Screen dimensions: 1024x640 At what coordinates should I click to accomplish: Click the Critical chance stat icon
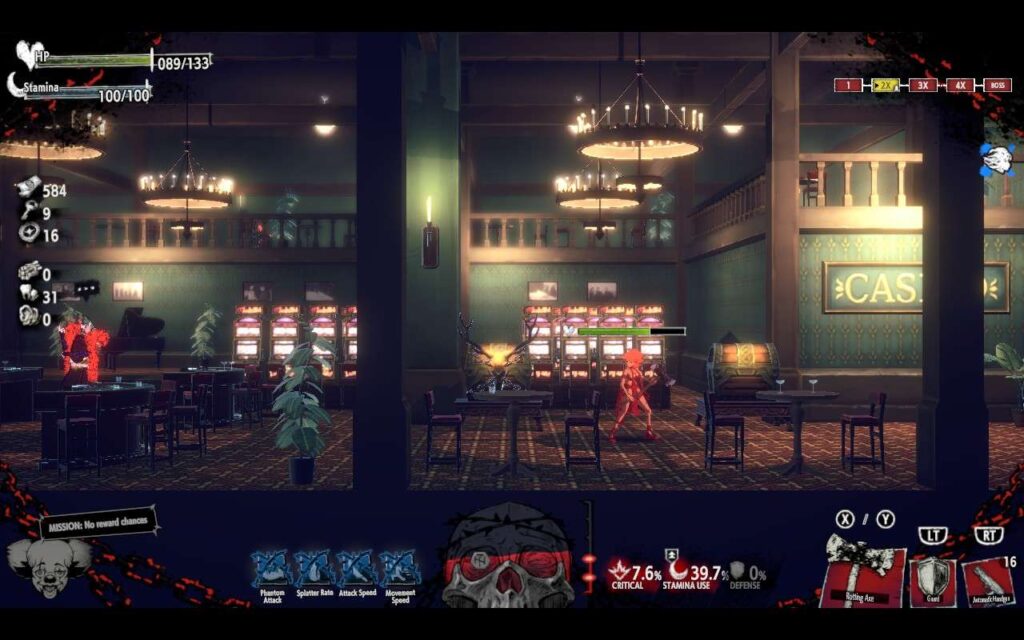619,571
